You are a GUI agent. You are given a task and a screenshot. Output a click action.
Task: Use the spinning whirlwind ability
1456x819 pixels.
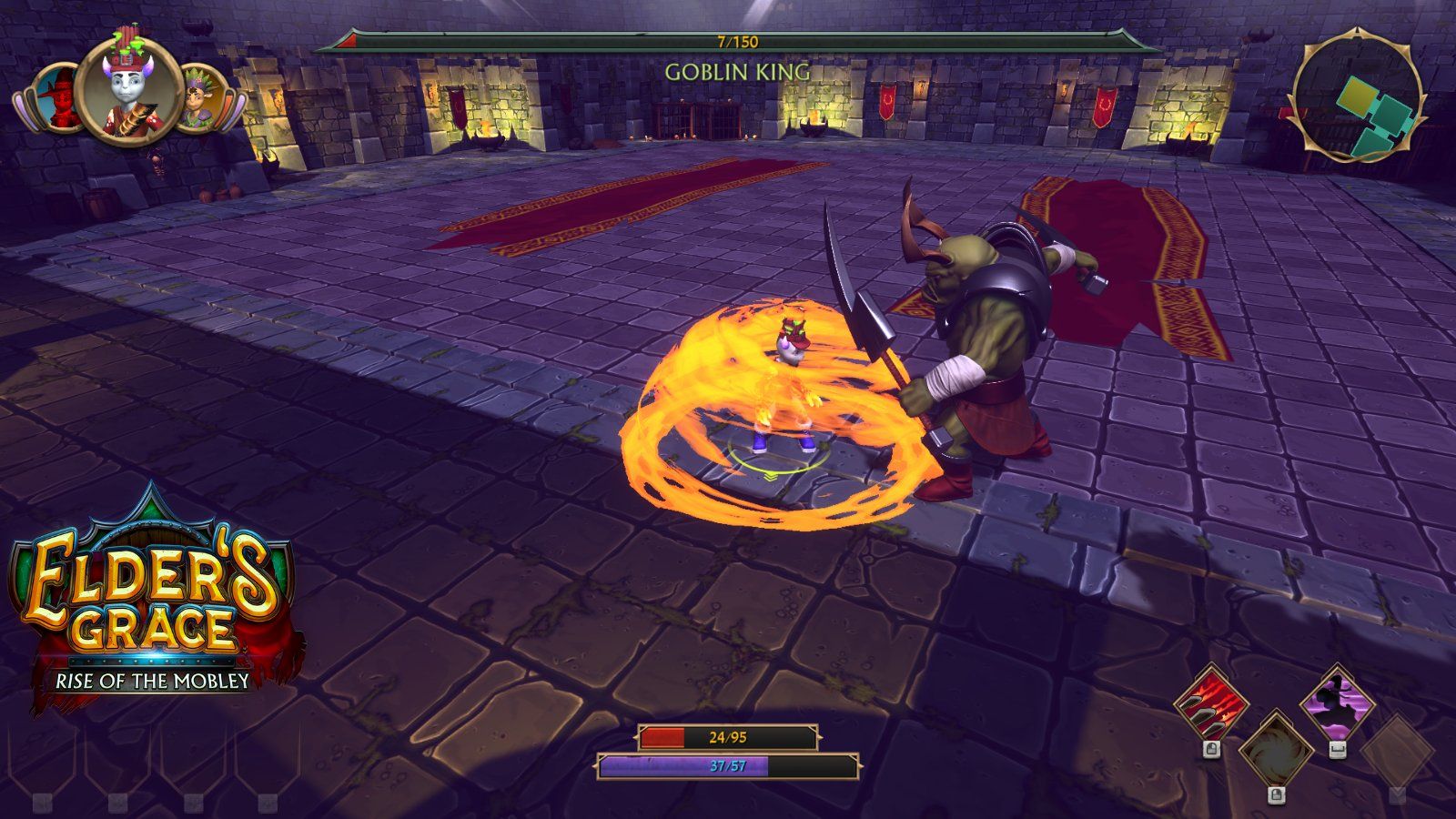click(1275, 752)
